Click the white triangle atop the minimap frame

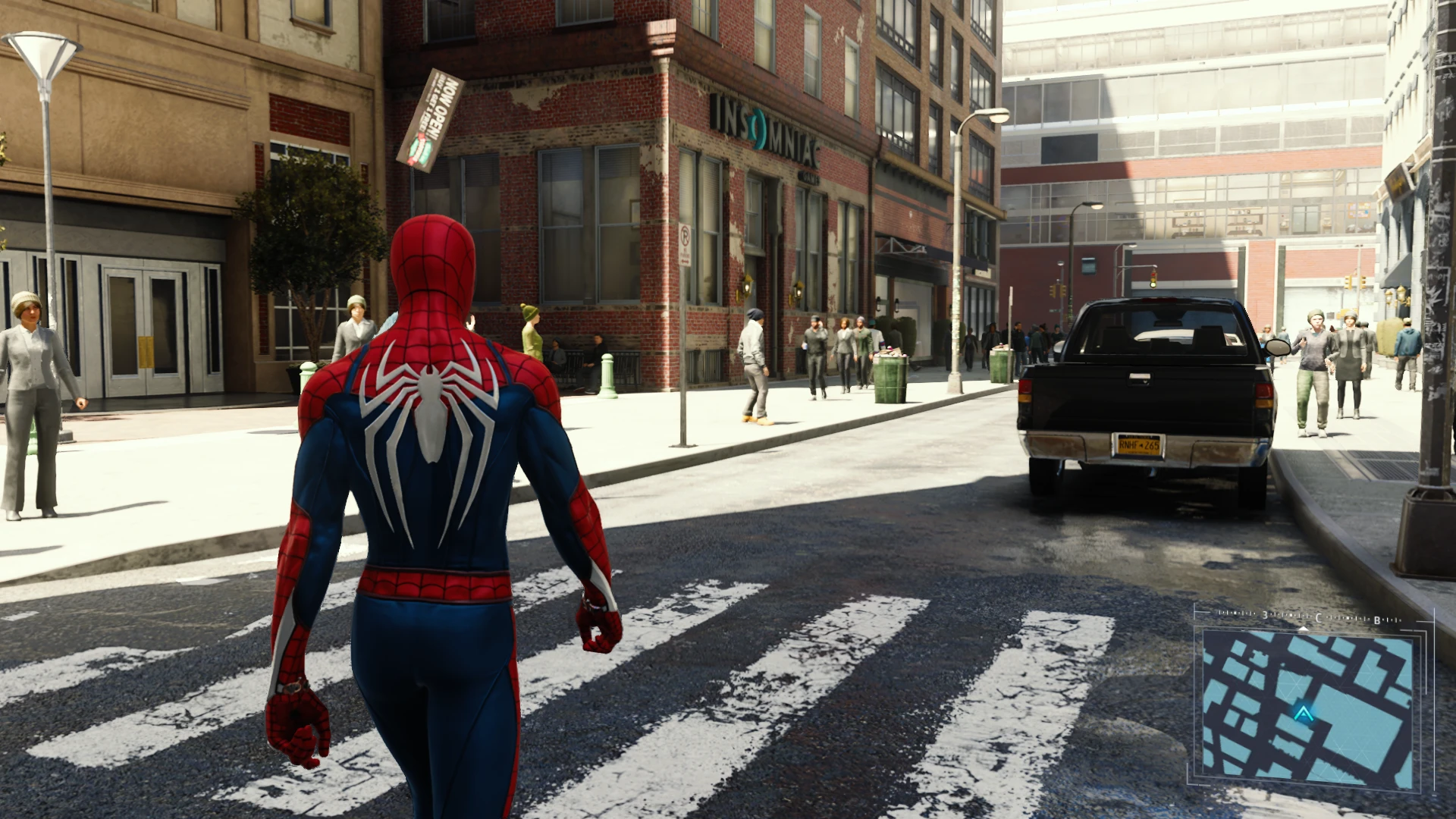click(x=1303, y=629)
